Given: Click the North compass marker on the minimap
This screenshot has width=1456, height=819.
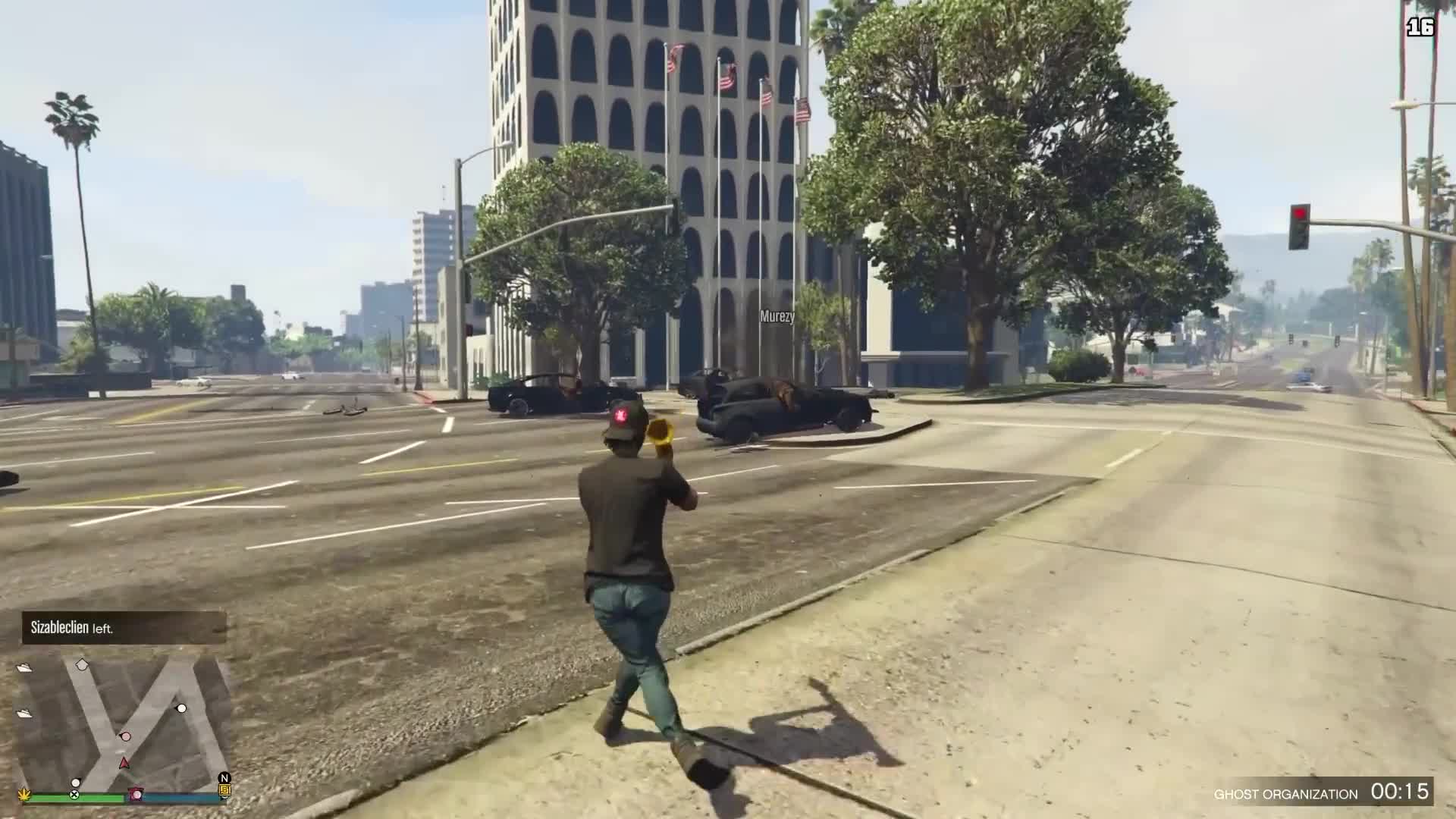Looking at the screenshot, I should 224,778.
